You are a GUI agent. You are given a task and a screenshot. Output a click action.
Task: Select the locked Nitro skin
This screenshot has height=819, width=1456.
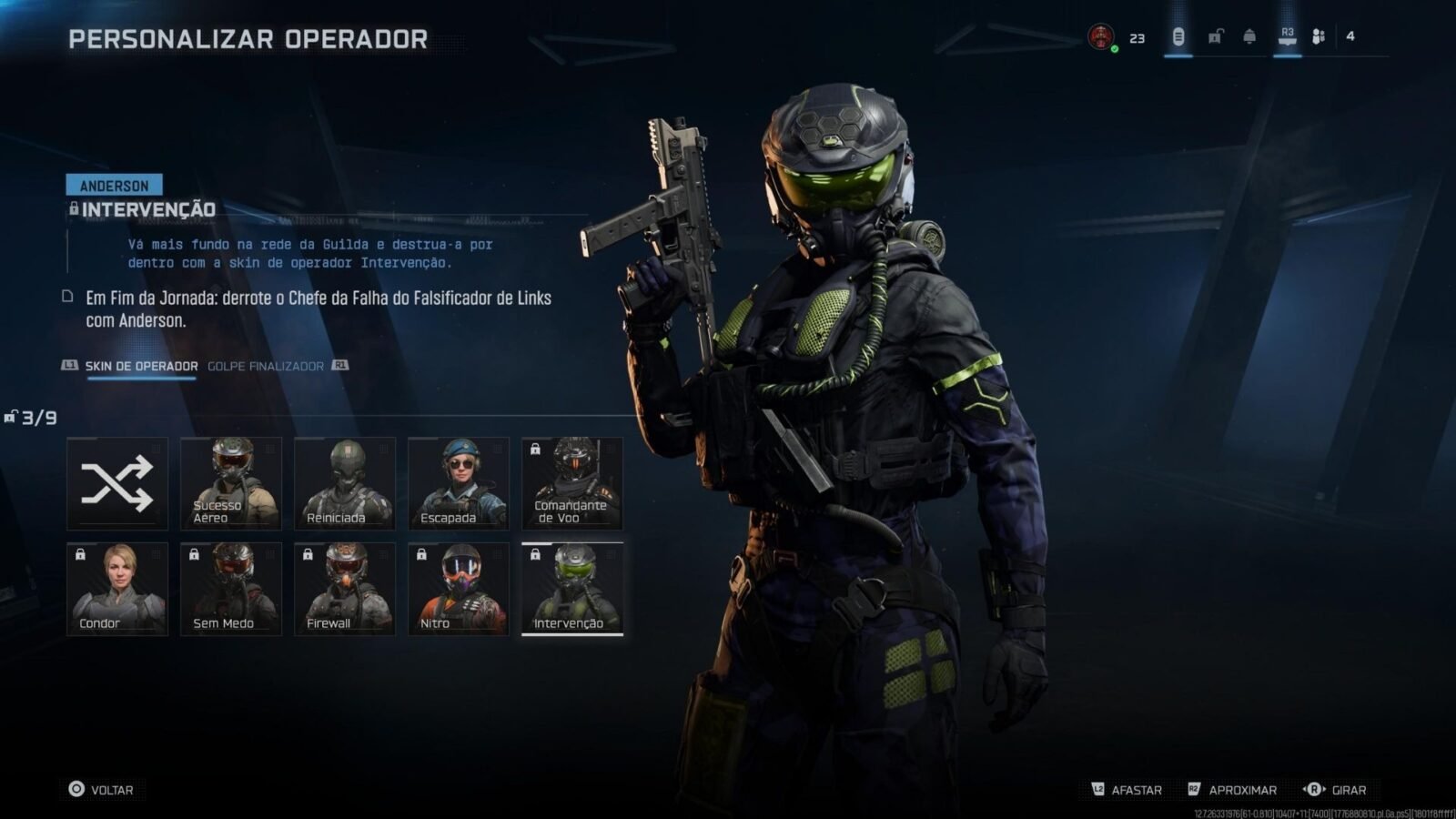point(459,589)
